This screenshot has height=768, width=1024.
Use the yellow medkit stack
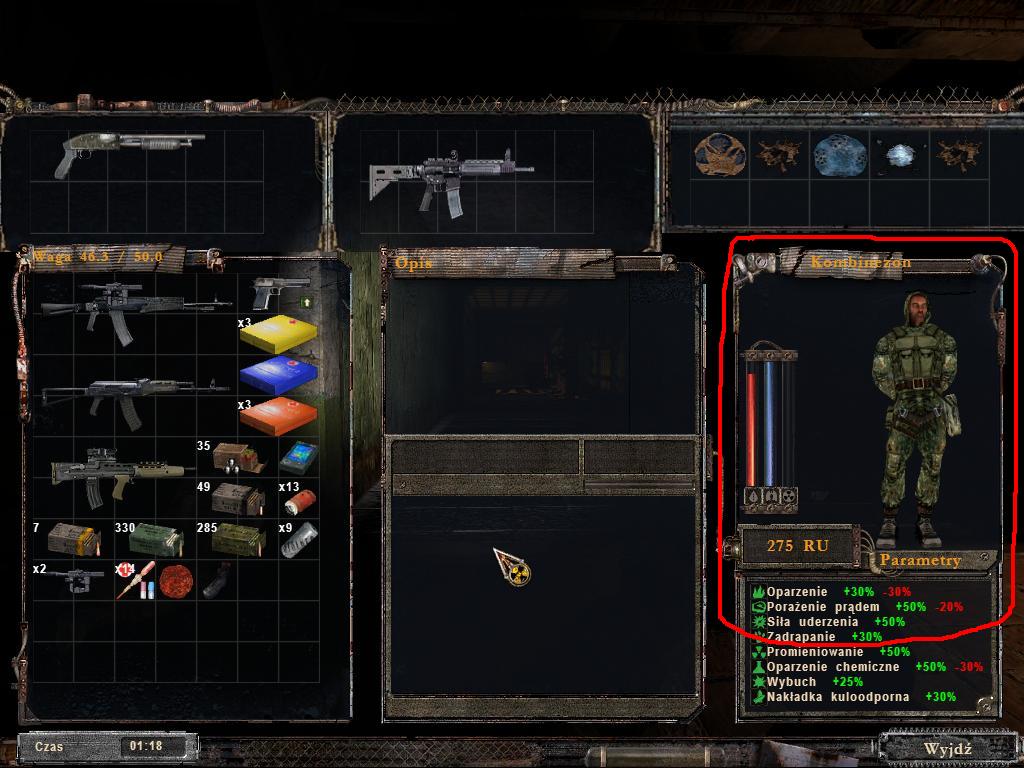[x=278, y=334]
